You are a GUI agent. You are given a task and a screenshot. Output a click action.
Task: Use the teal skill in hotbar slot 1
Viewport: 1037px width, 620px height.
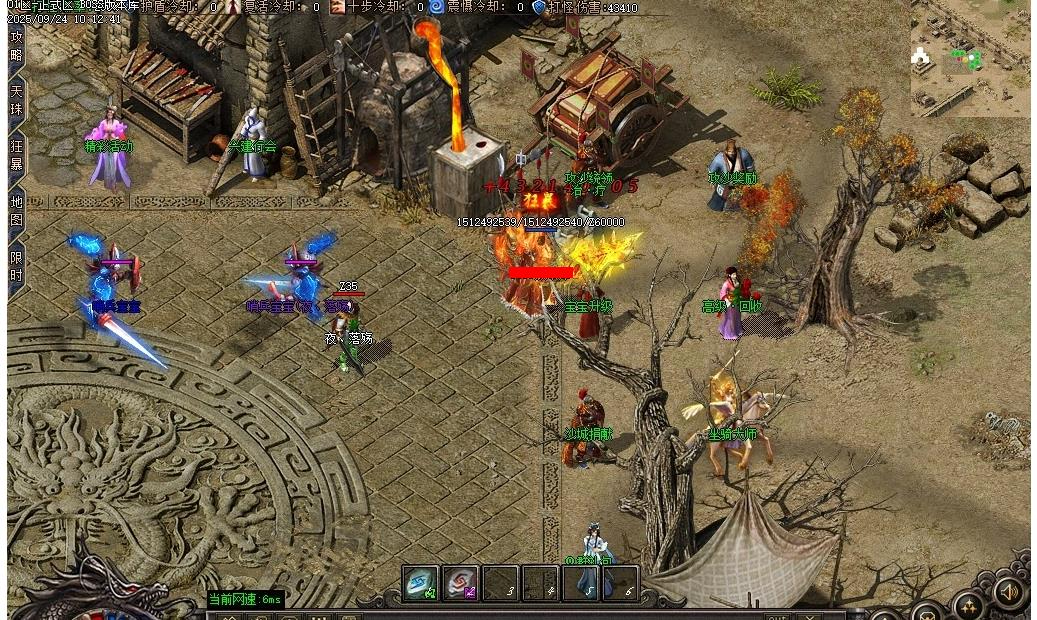[420, 582]
